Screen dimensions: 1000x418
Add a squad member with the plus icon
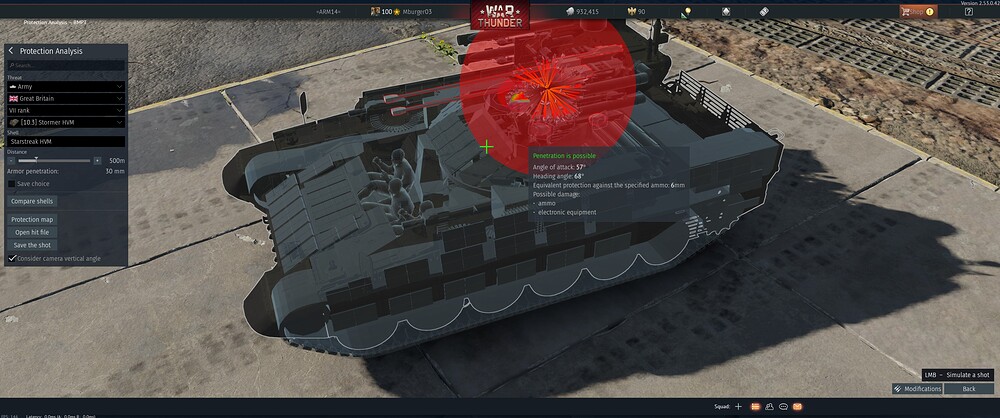click(x=739, y=407)
